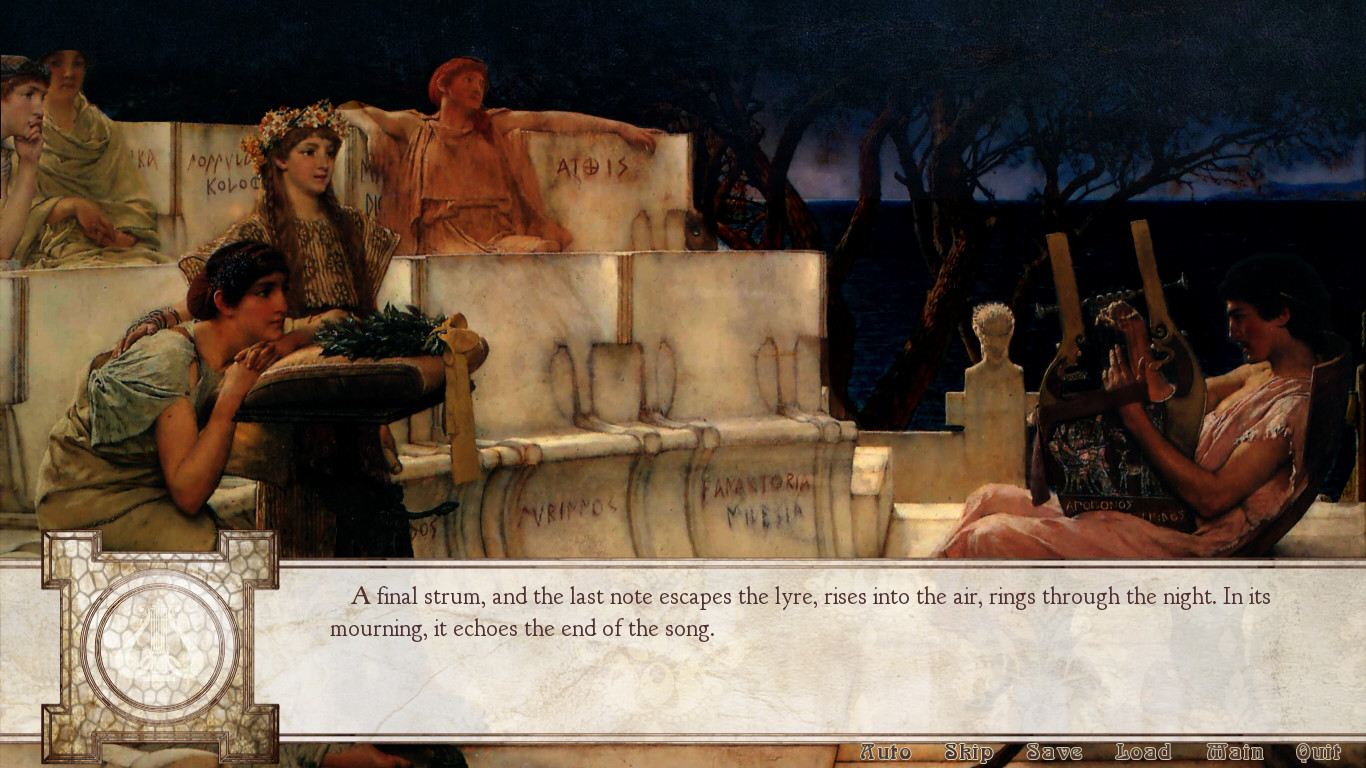The image size is (1366, 768).
Task: Return to the Main menu
Action: click(1235, 752)
